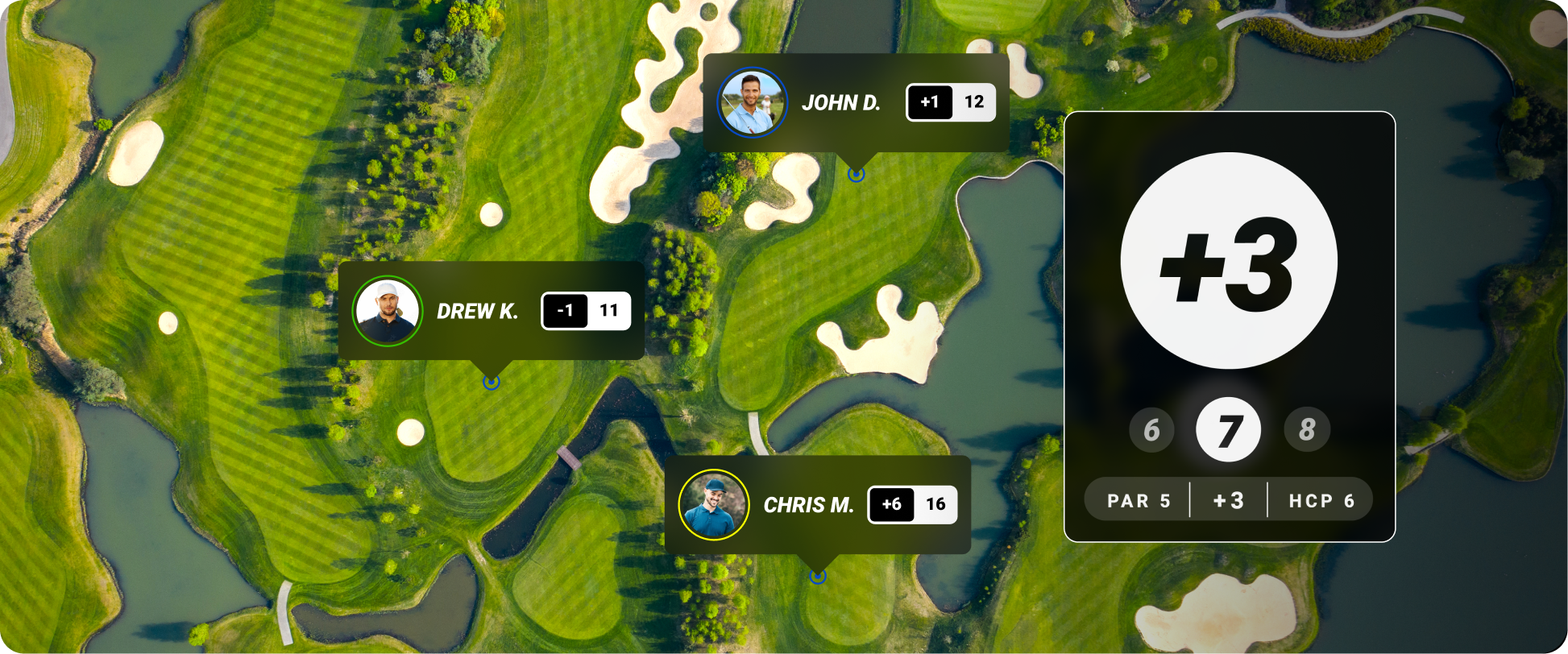1568x654 pixels.
Task: Open John D.'s +1 score badge
Action: click(x=930, y=102)
